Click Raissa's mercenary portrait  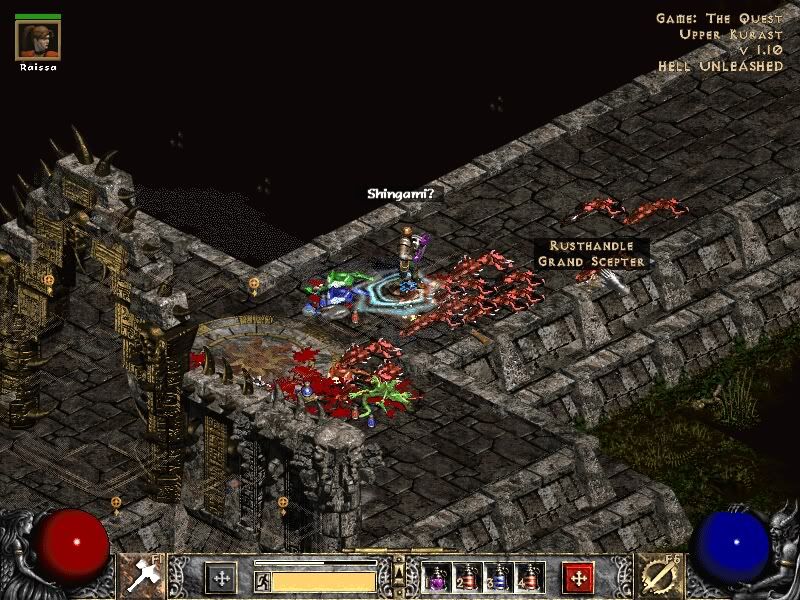[x=38, y=40]
